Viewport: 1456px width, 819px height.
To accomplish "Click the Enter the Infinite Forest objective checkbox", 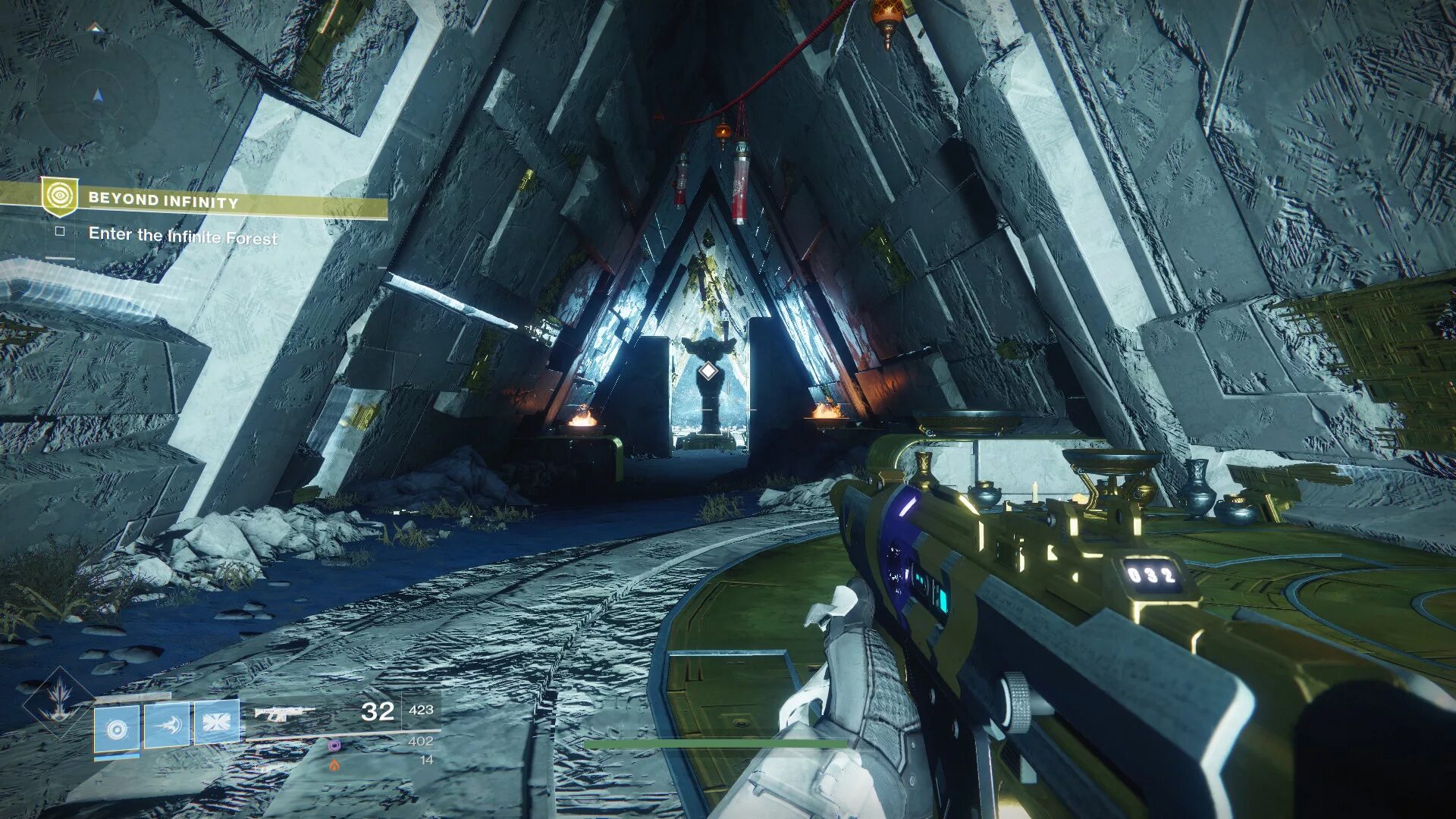I will pyautogui.click(x=60, y=232).
